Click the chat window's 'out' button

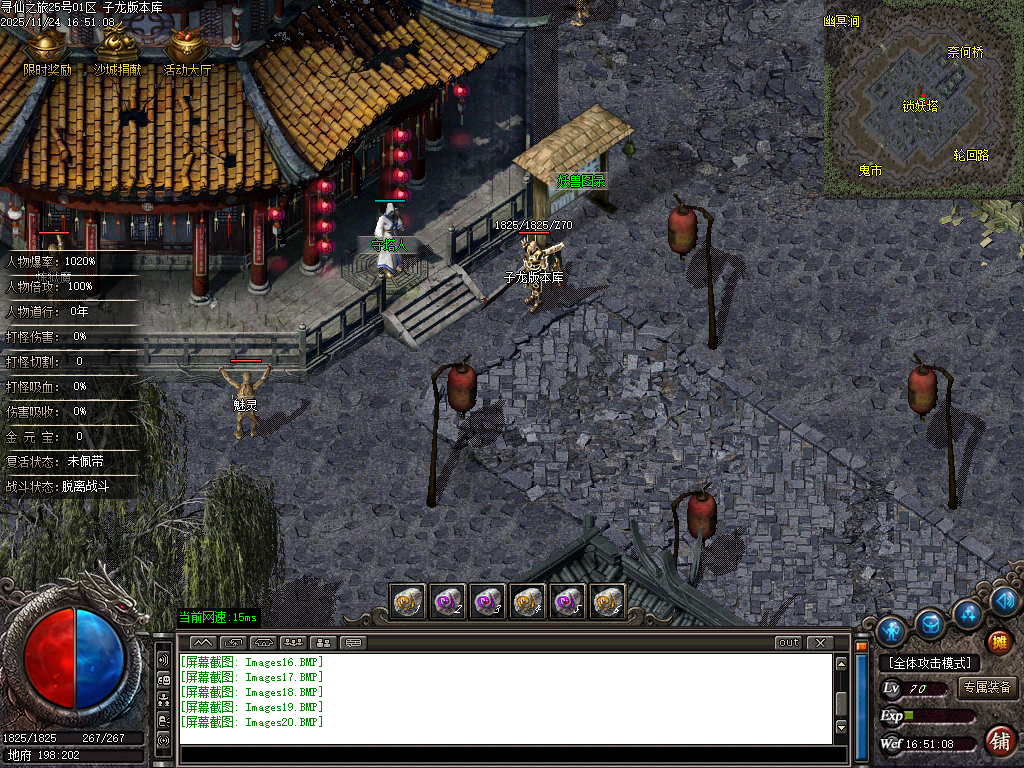(788, 642)
